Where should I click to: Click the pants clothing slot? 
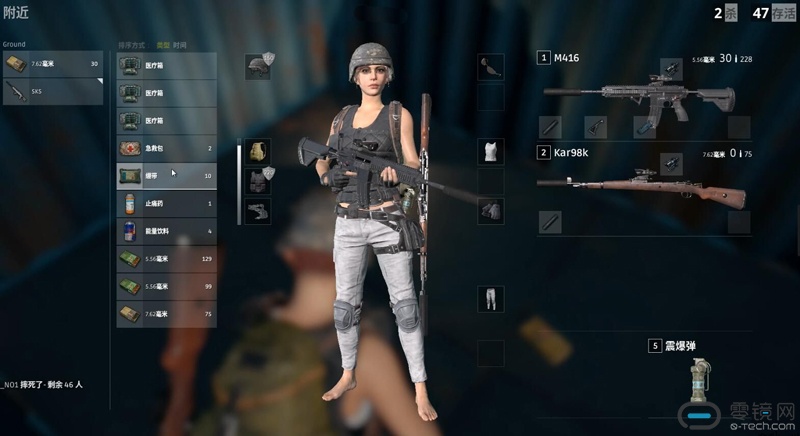(490, 298)
